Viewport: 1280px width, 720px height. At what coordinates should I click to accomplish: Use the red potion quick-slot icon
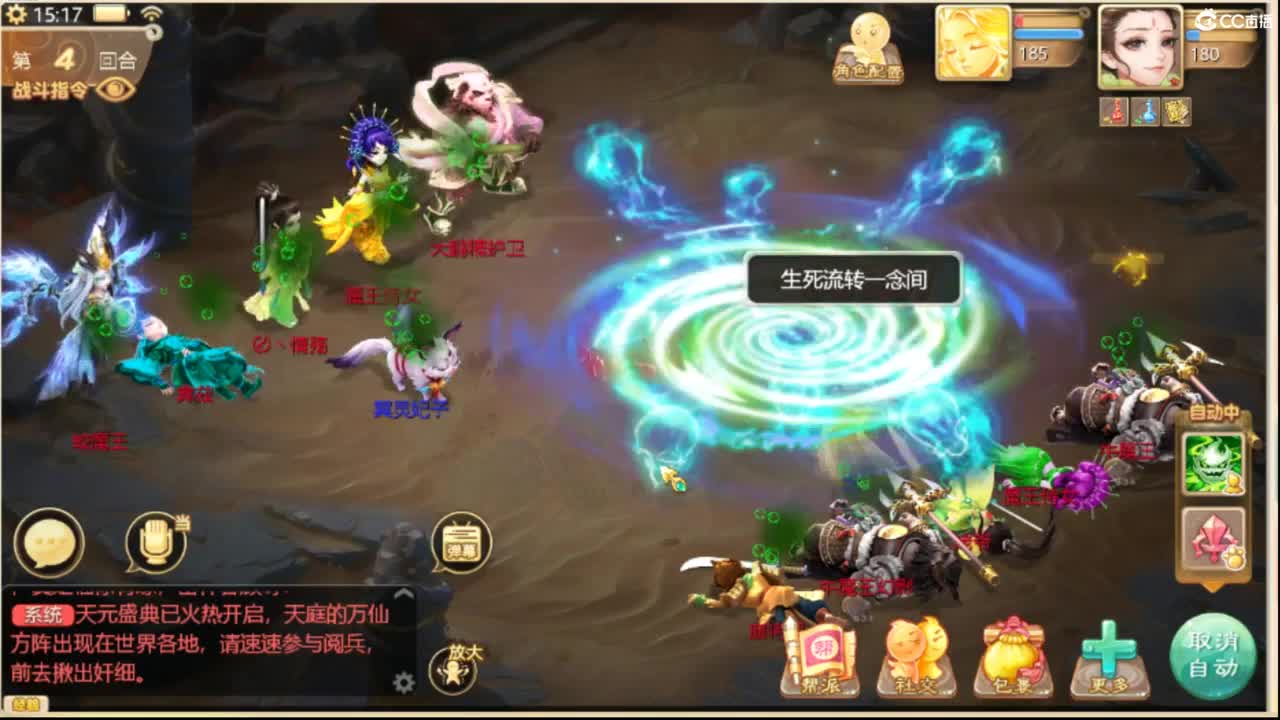click(1113, 112)
